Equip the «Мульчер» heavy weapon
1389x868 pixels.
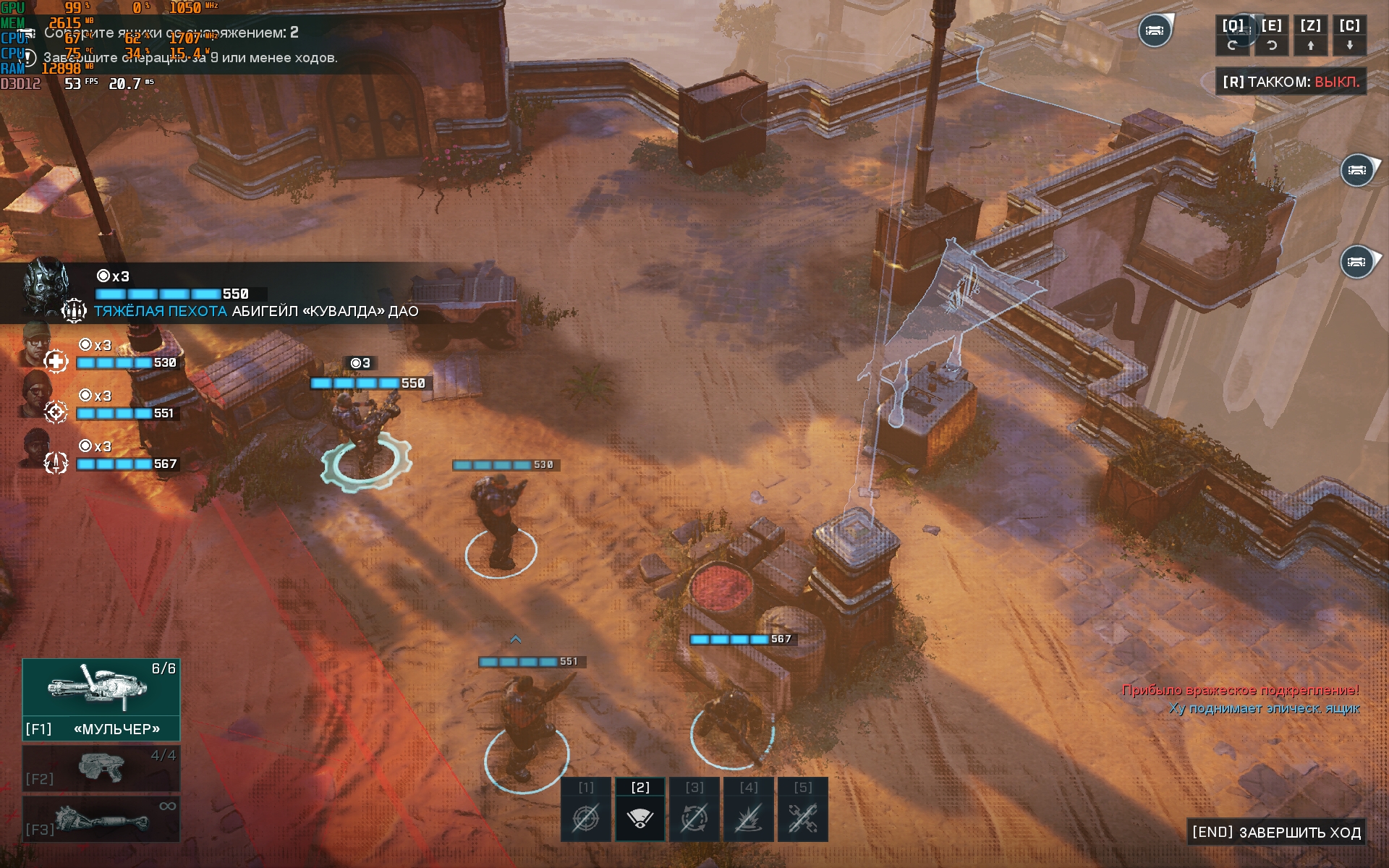[101, 699]
